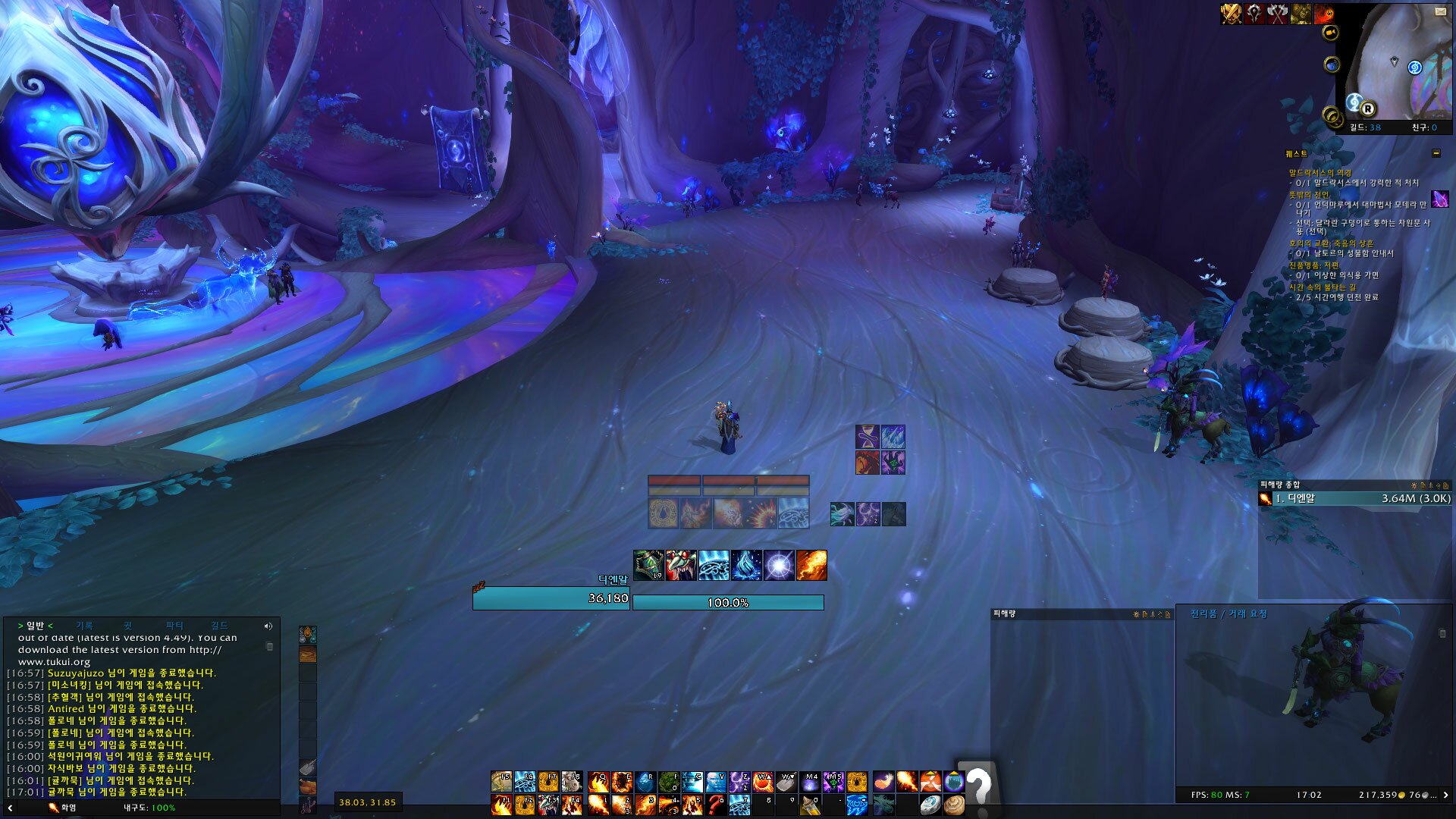Screen dimensions: 1456x819
Task: Open the 파티 chat tab
Action: coord(174,626)
